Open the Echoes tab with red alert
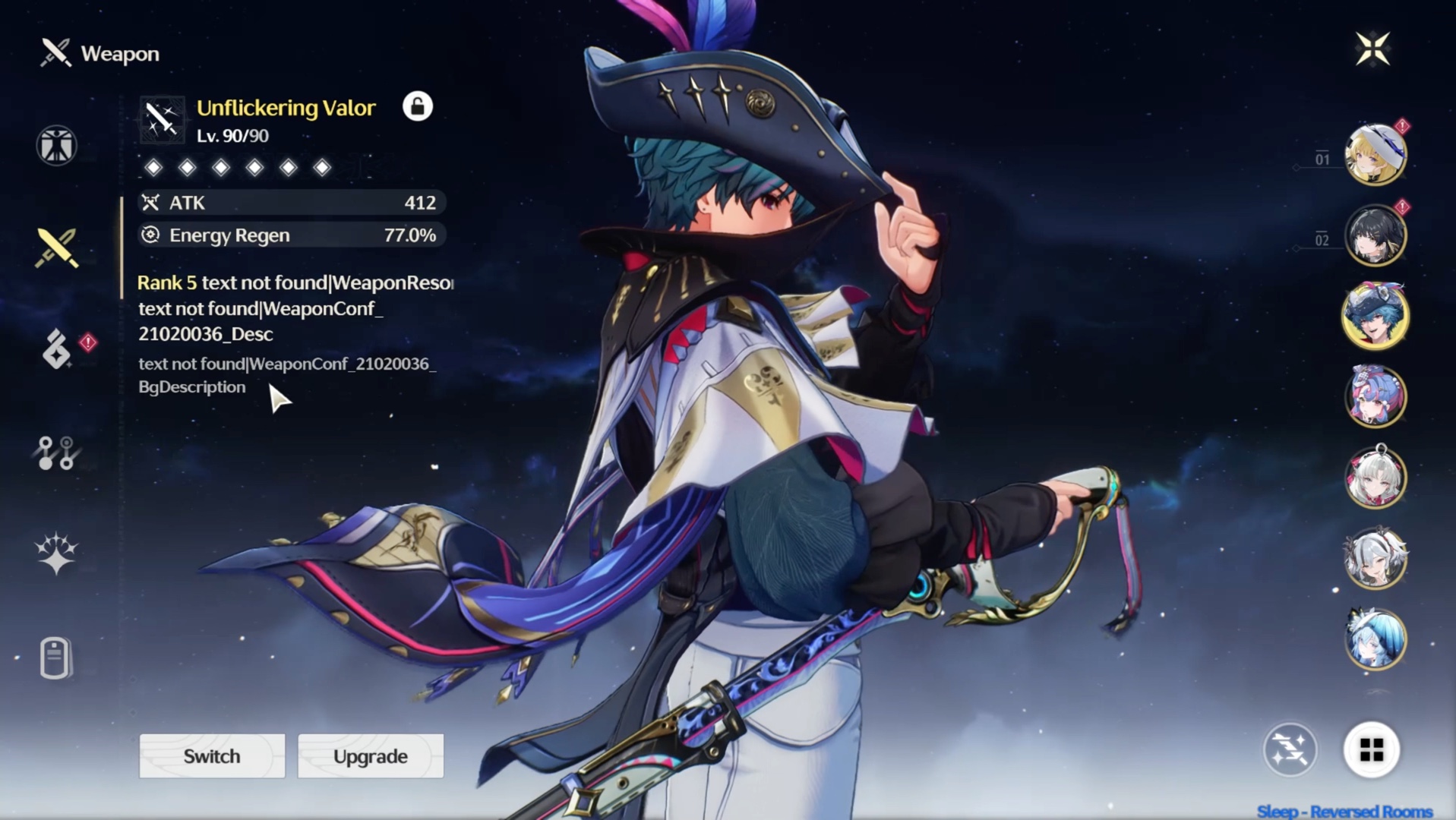 (x=58, y=349)
